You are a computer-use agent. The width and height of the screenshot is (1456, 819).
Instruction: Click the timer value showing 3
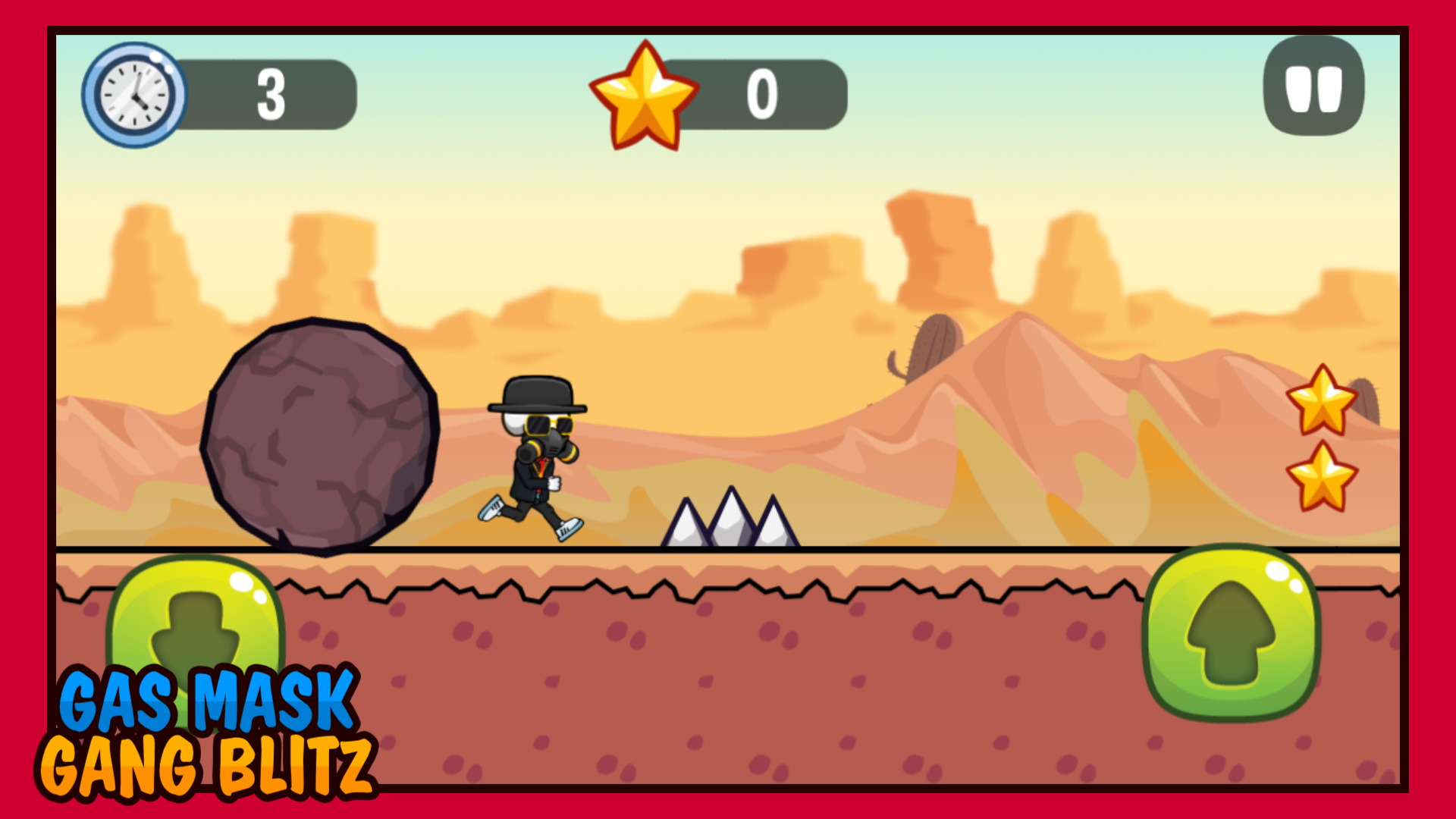tap(271, 93)
